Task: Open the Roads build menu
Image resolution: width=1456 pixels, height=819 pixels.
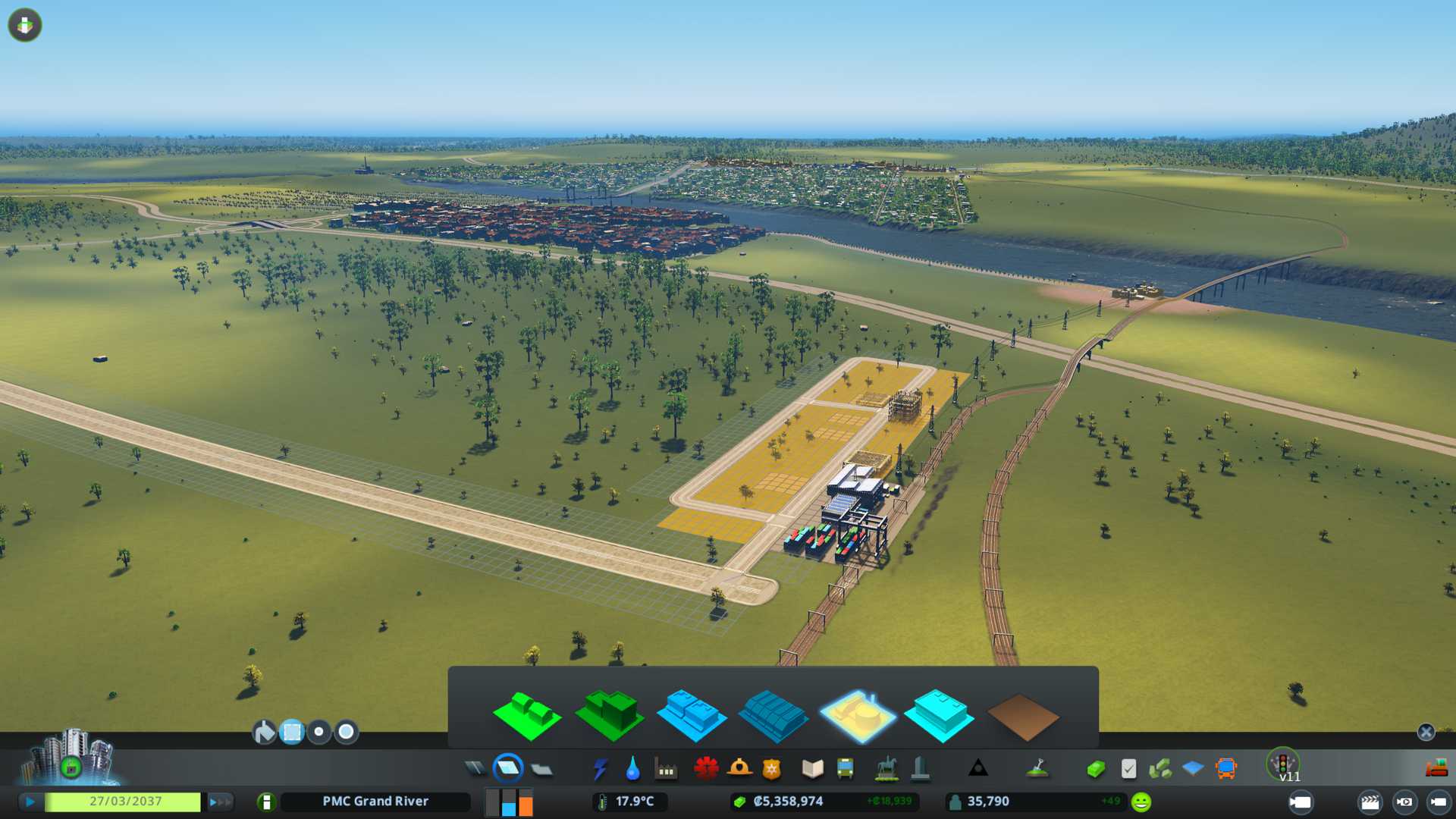Action: pyautogui.click(x=475, y=769)
